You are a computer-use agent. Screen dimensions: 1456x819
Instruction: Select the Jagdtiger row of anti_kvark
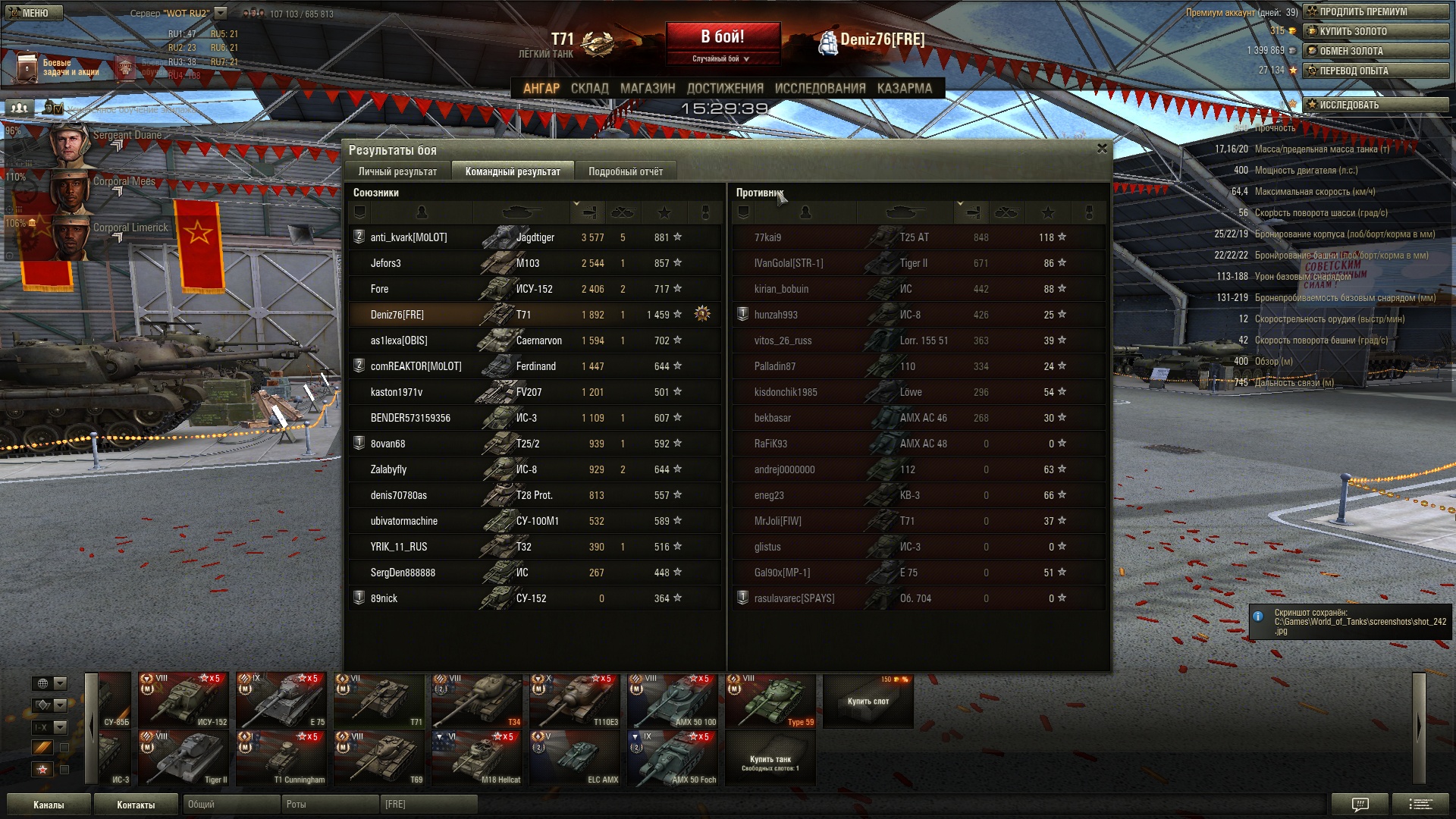534,237
